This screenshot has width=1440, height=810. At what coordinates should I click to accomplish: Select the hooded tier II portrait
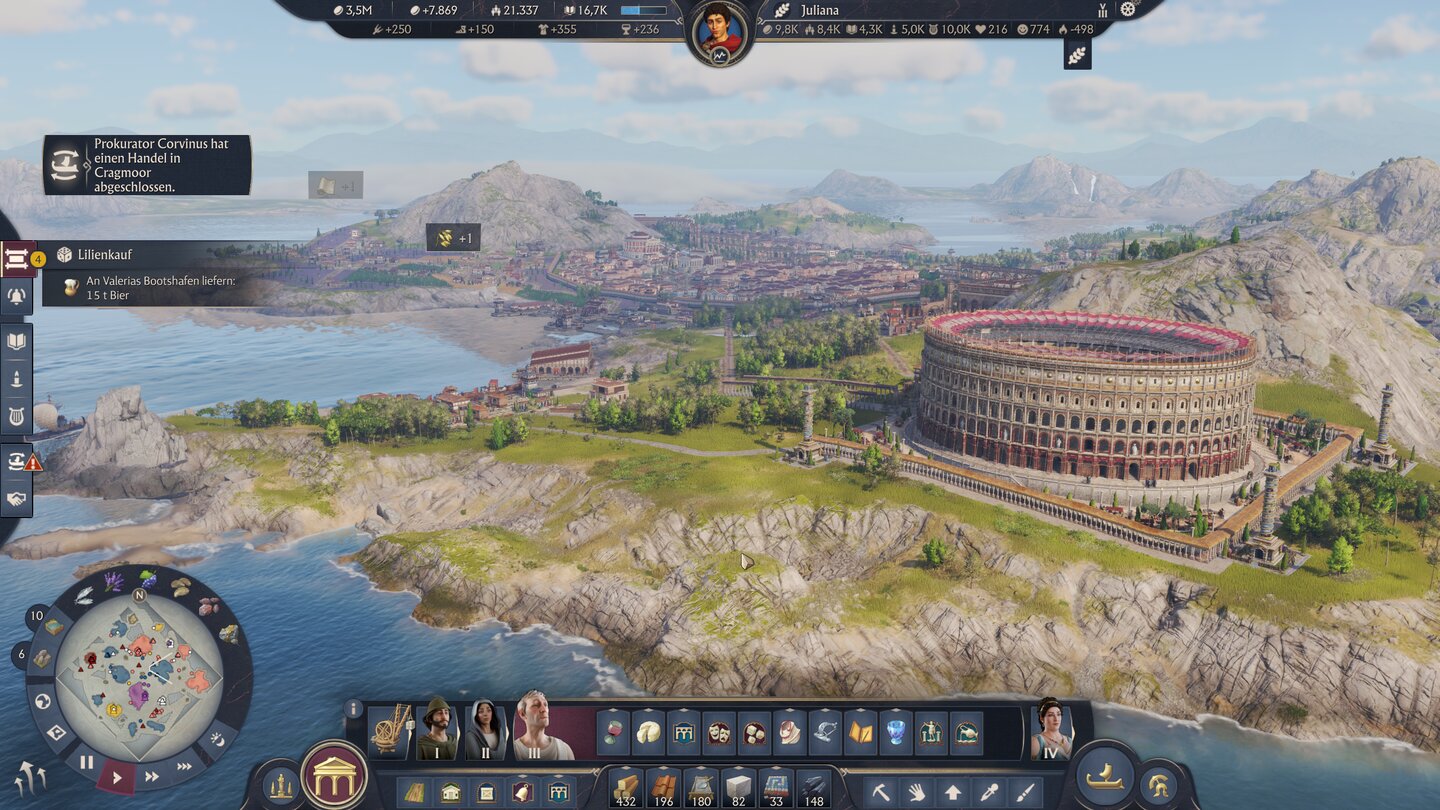(x=486, y=730)
